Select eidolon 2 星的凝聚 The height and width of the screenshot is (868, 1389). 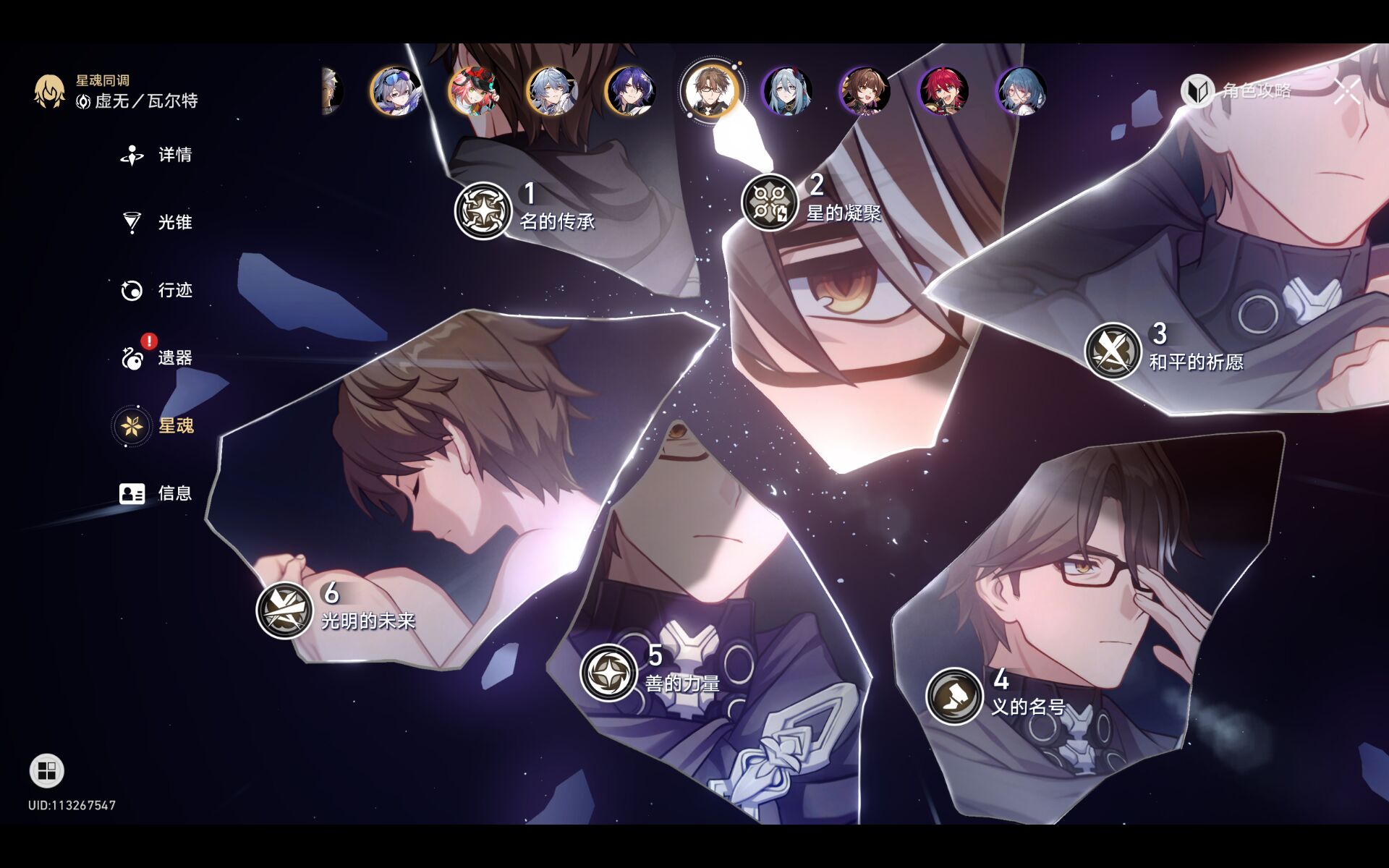(770, 202)
